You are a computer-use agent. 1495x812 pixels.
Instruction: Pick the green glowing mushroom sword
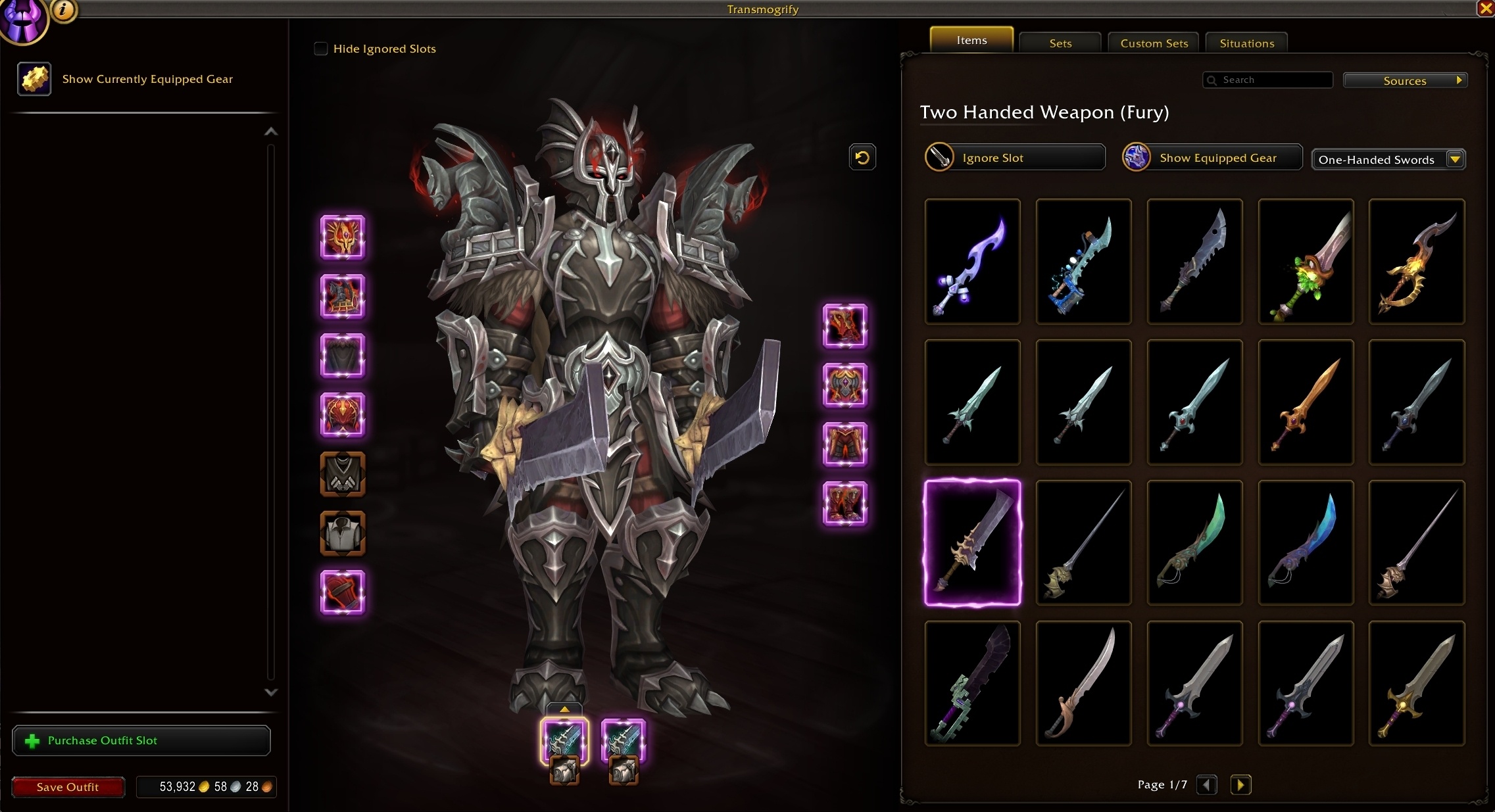(1306, 262)
